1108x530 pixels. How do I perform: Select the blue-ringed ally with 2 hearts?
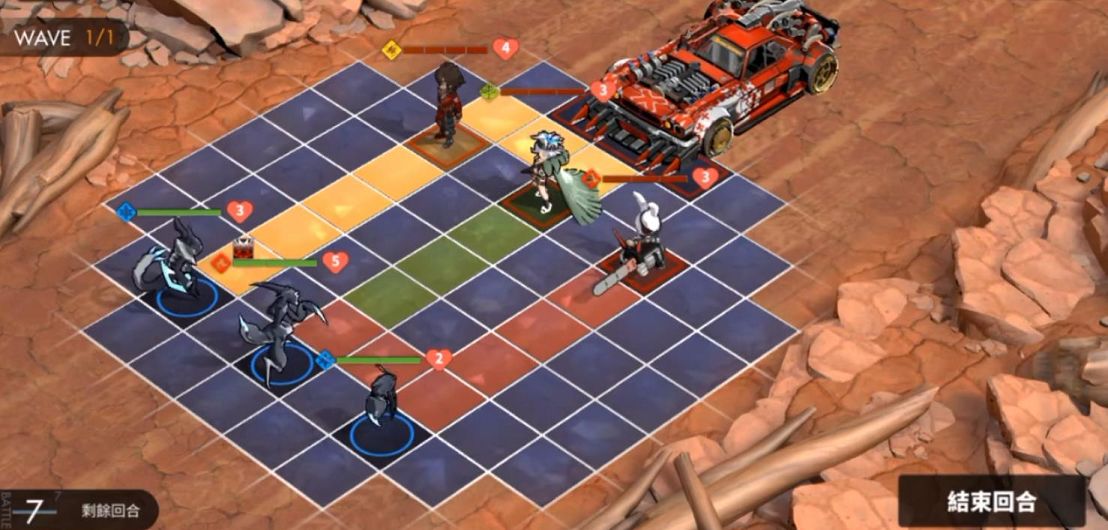tap(381, 410)
